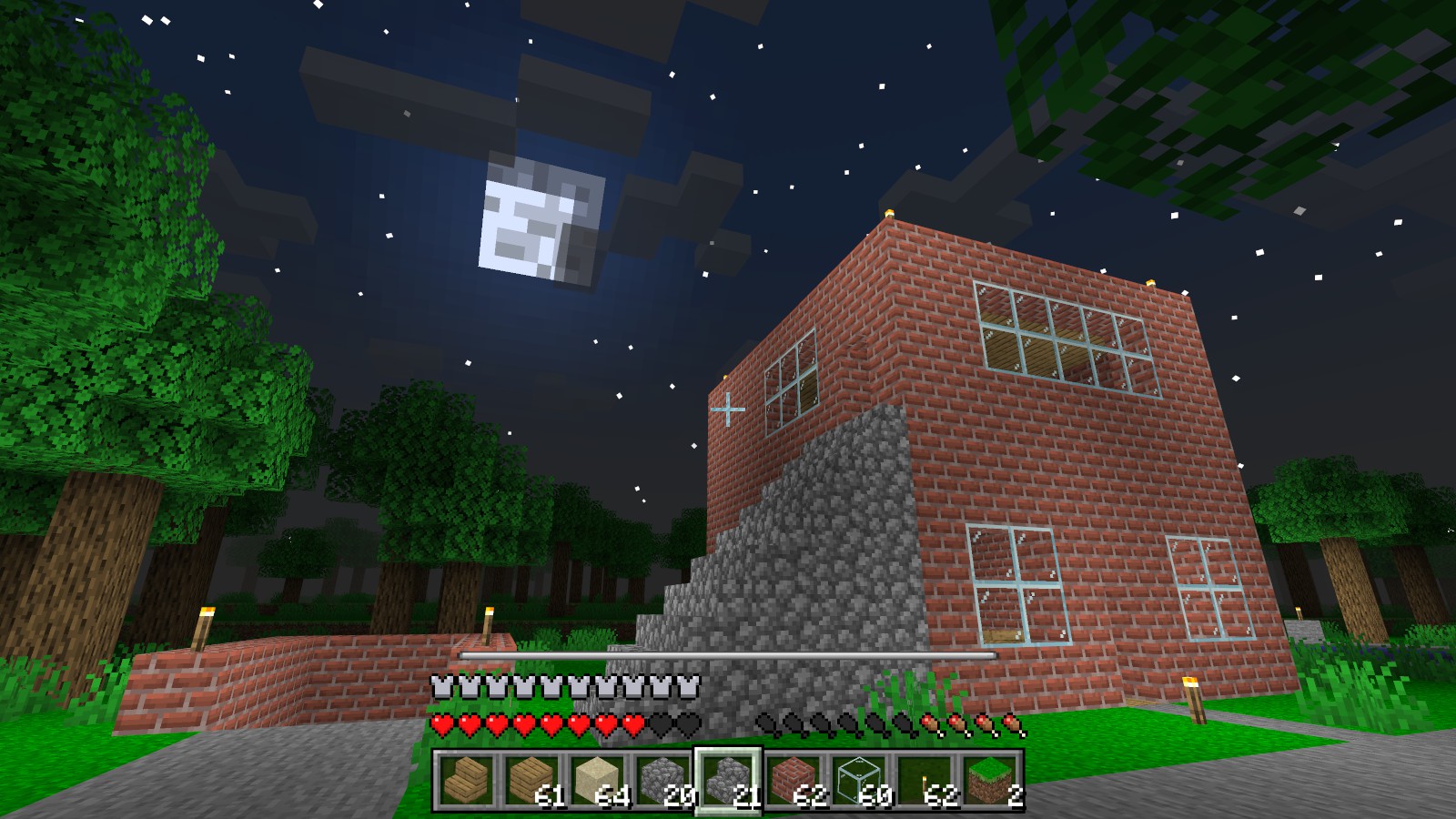Click the leftmost armor chestplate icon
Screen dimensions: 1456x819
pos(443,684)
